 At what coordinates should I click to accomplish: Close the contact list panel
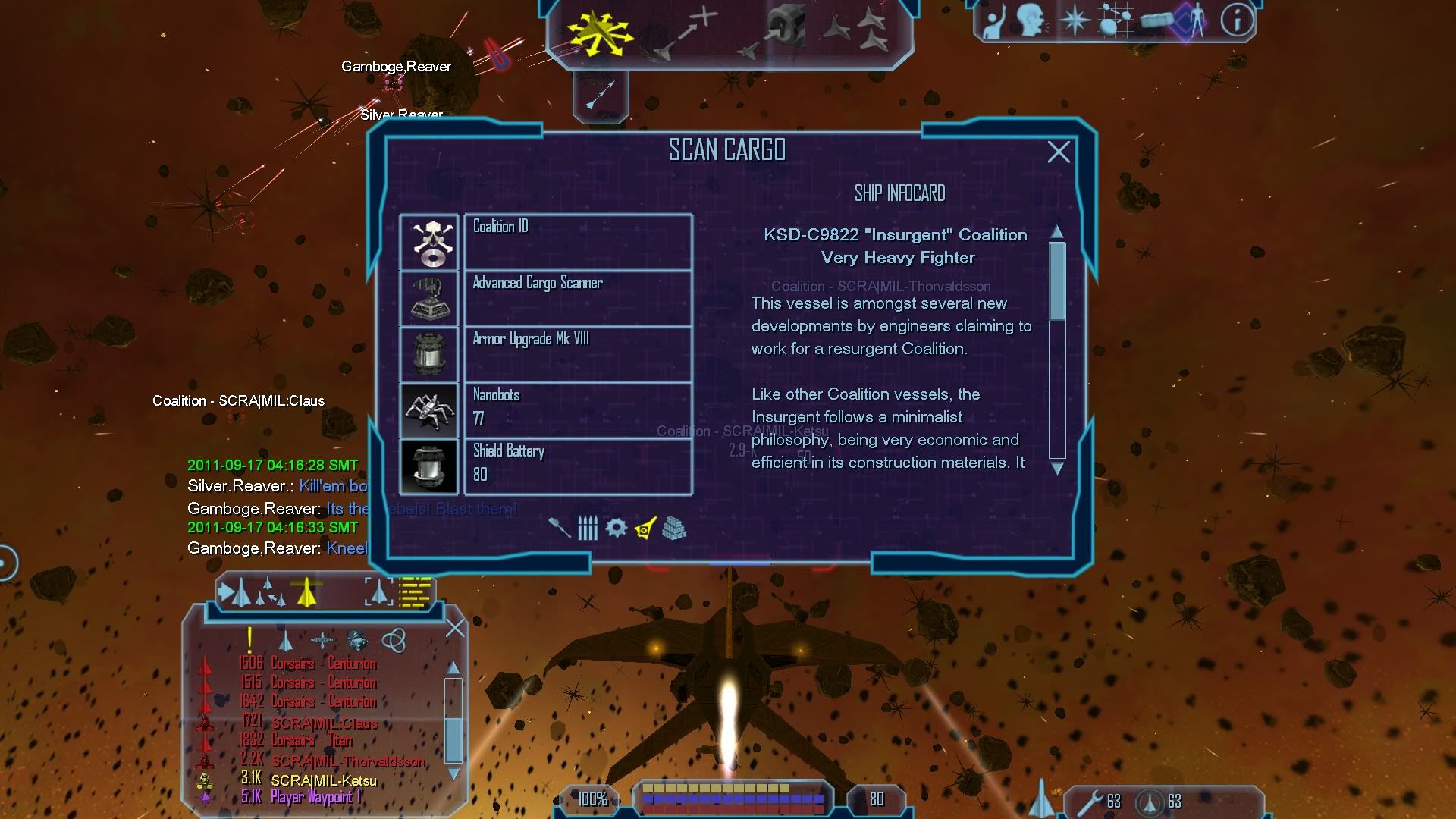(x=455, y=629)
